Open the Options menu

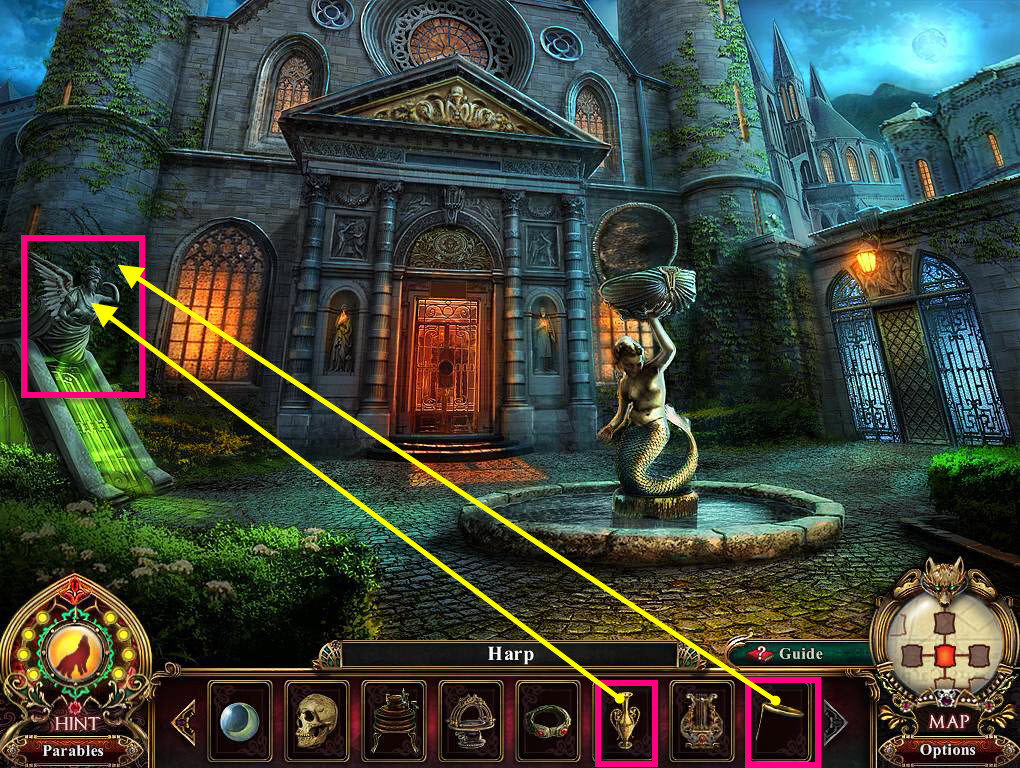click(x=946, y=749)
